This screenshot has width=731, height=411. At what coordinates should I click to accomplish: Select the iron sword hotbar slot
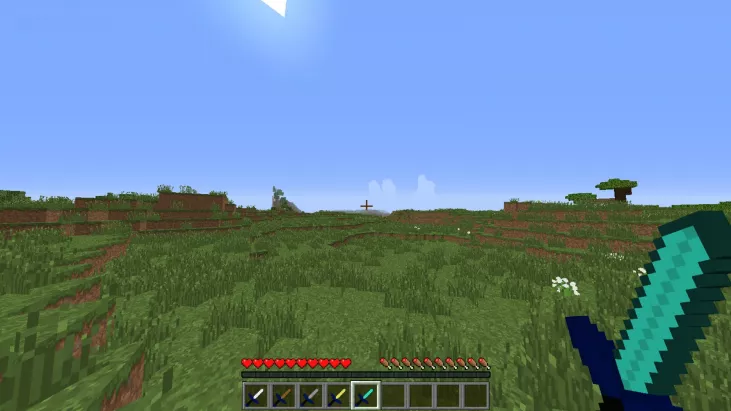pyautogui.click(x=256, y=395)
